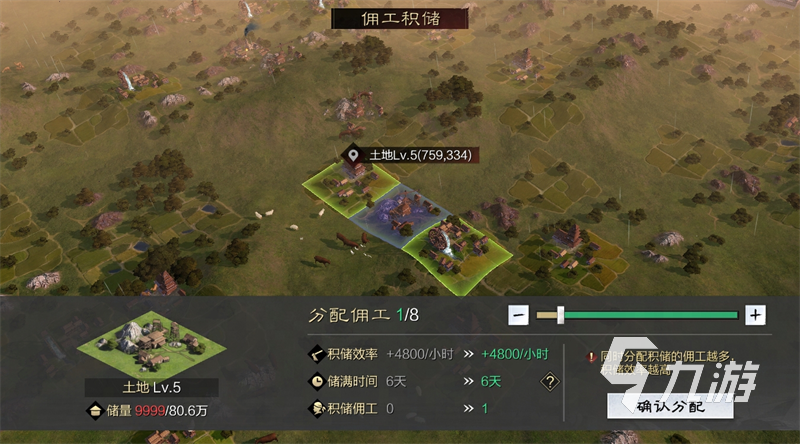Screen dimensions: 800x444
Task: Confirm the worker allocation (确认分配)
Action: [x=670, y=407]
